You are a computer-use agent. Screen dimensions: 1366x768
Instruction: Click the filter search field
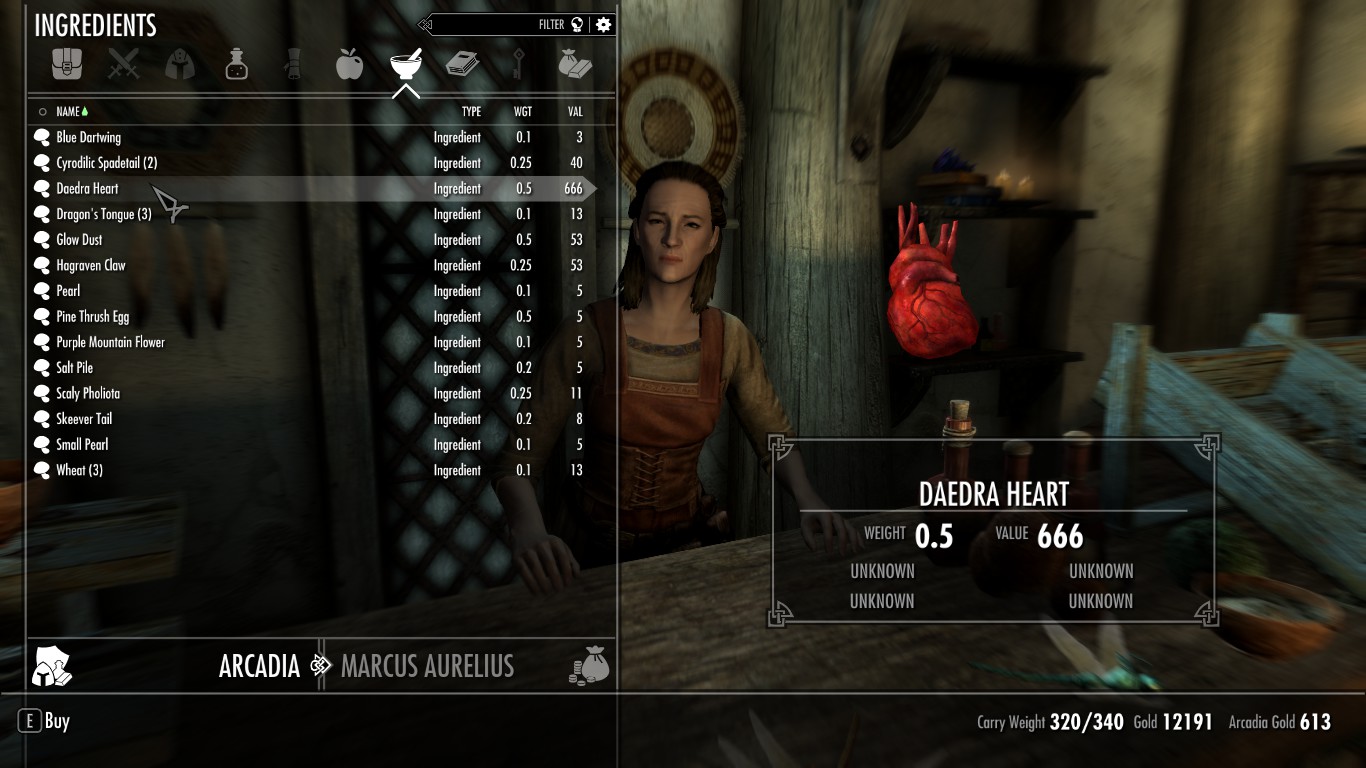(500, 25)
